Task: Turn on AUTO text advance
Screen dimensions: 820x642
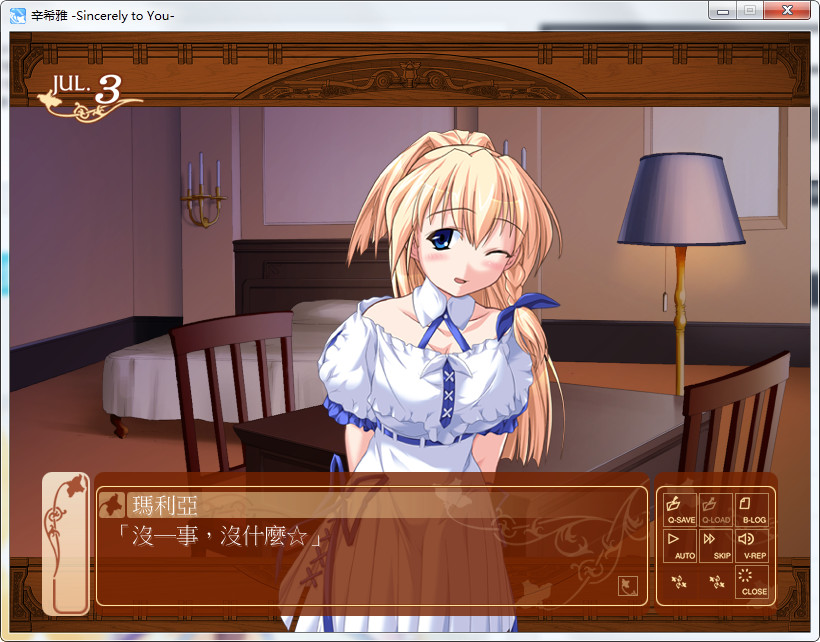Action: coord(680,545)
